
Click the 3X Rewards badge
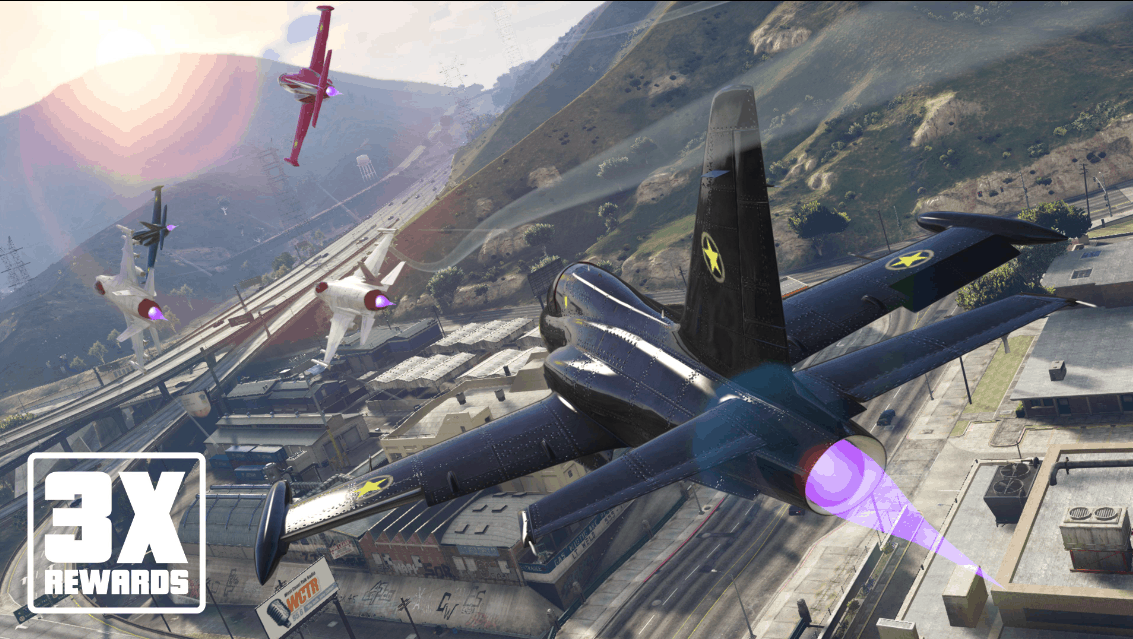pos(116,533)
